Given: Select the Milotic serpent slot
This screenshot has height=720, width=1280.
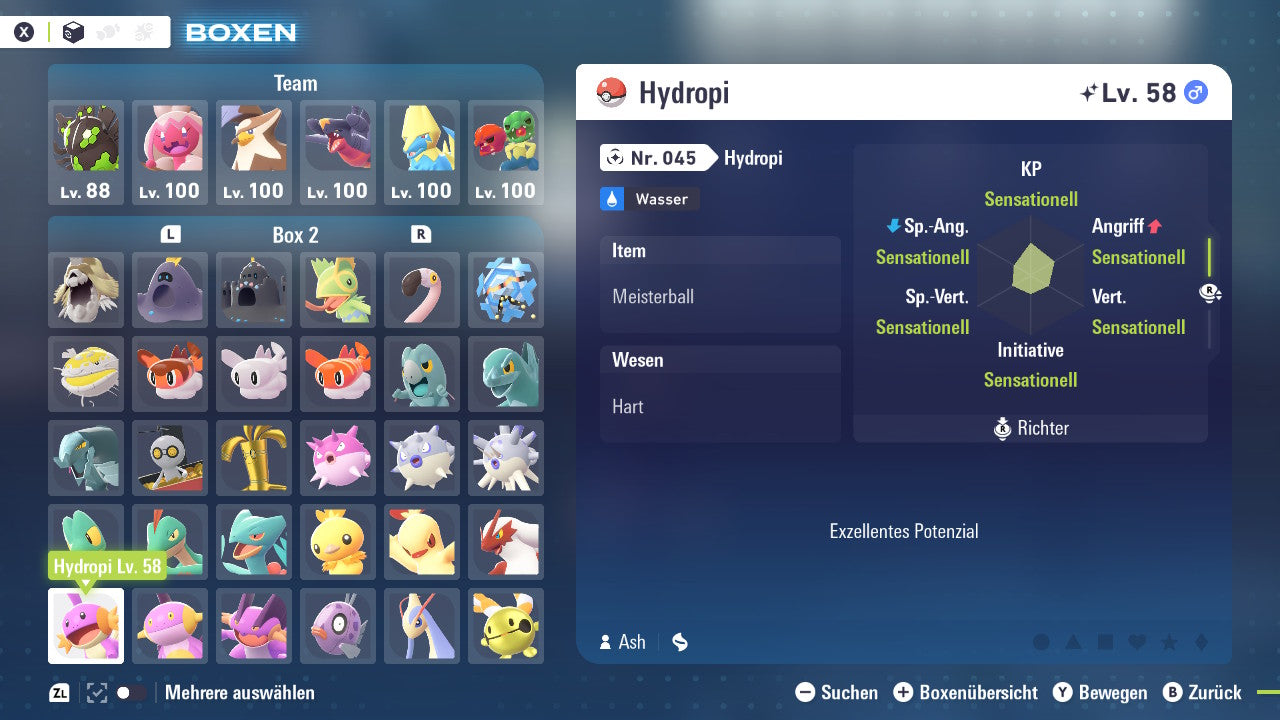Looking at the screenshot, I should (422, 626).
